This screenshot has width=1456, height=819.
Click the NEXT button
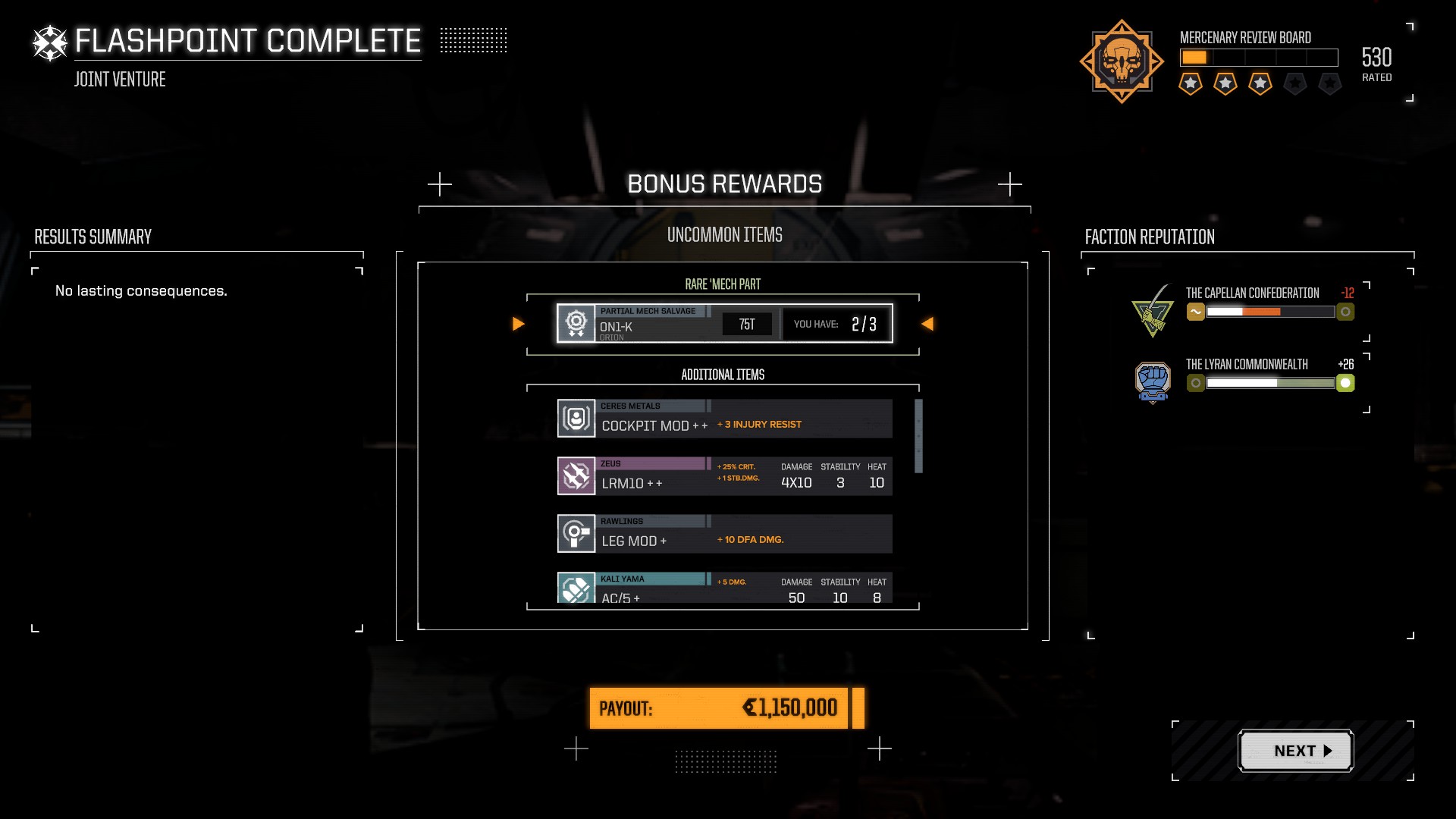1295,750
